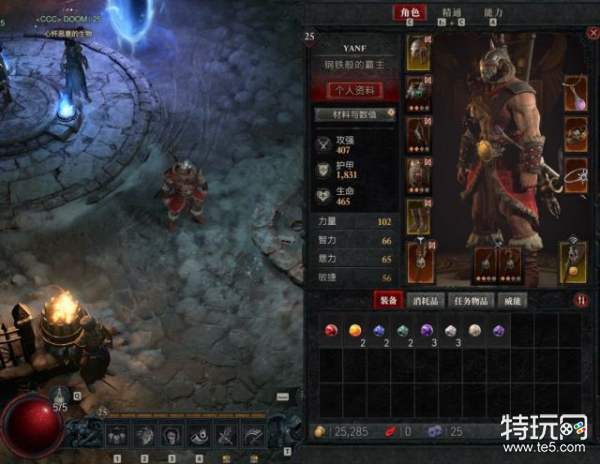Screen dimensions: 600x464
Task: Switch to the 消耗品 consumables tab
Action: [x=425, y=299]
